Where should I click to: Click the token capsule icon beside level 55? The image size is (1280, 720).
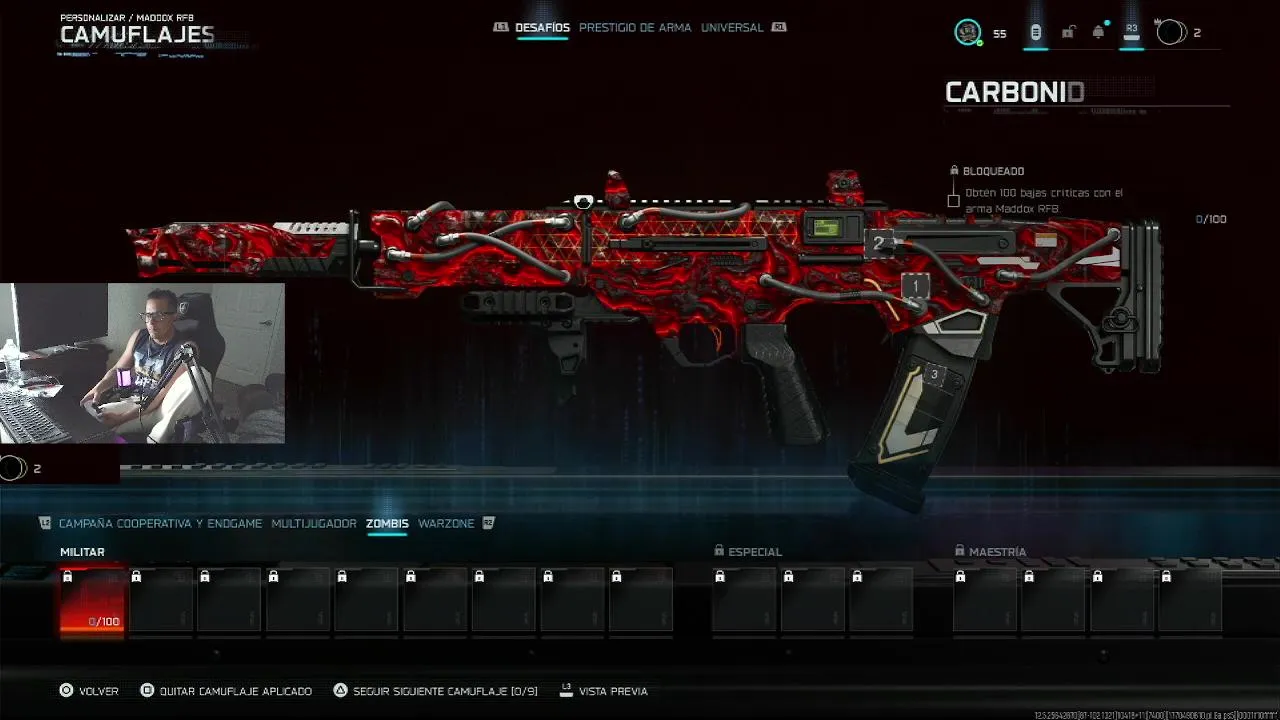[x=1035, y=33]
